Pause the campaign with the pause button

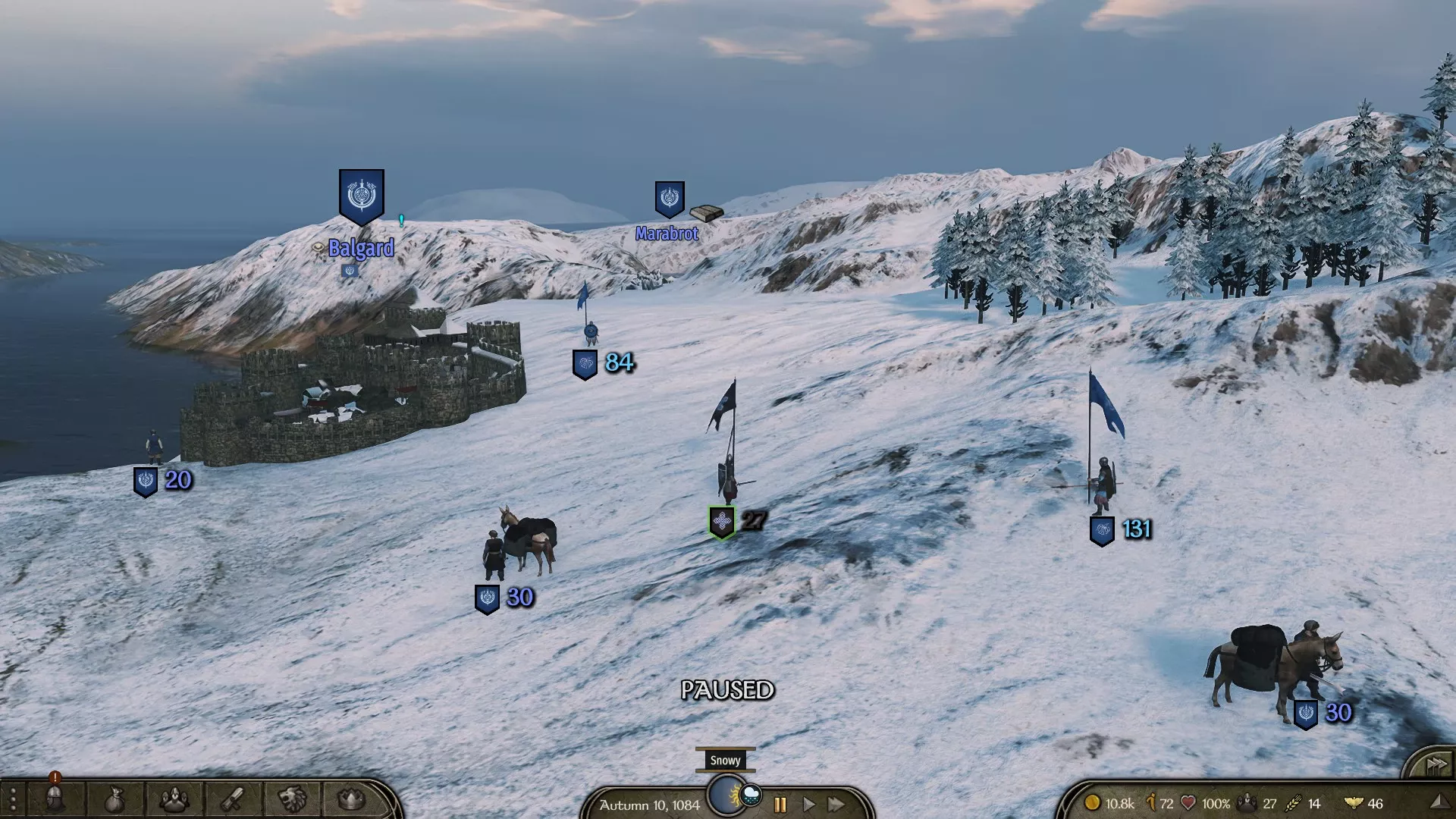pyautogui.click(x=780, y=805)
